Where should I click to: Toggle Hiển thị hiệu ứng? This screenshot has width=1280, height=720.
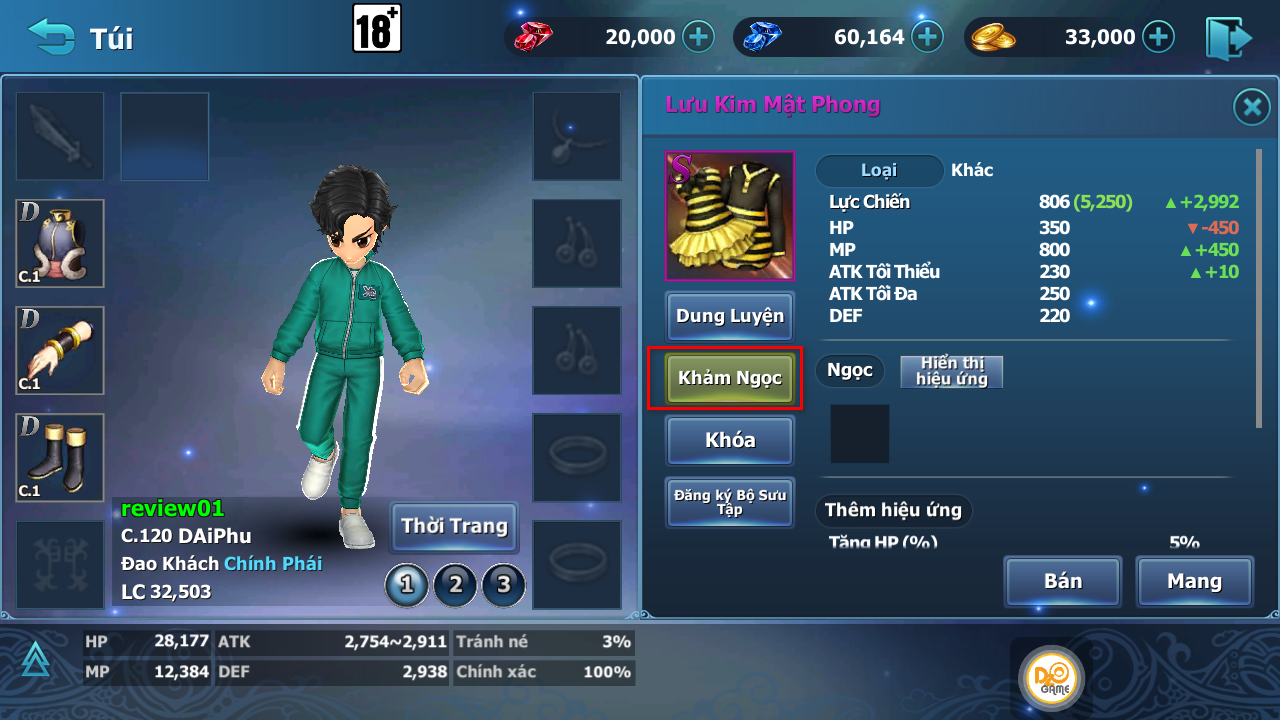(x=951, y=371)
